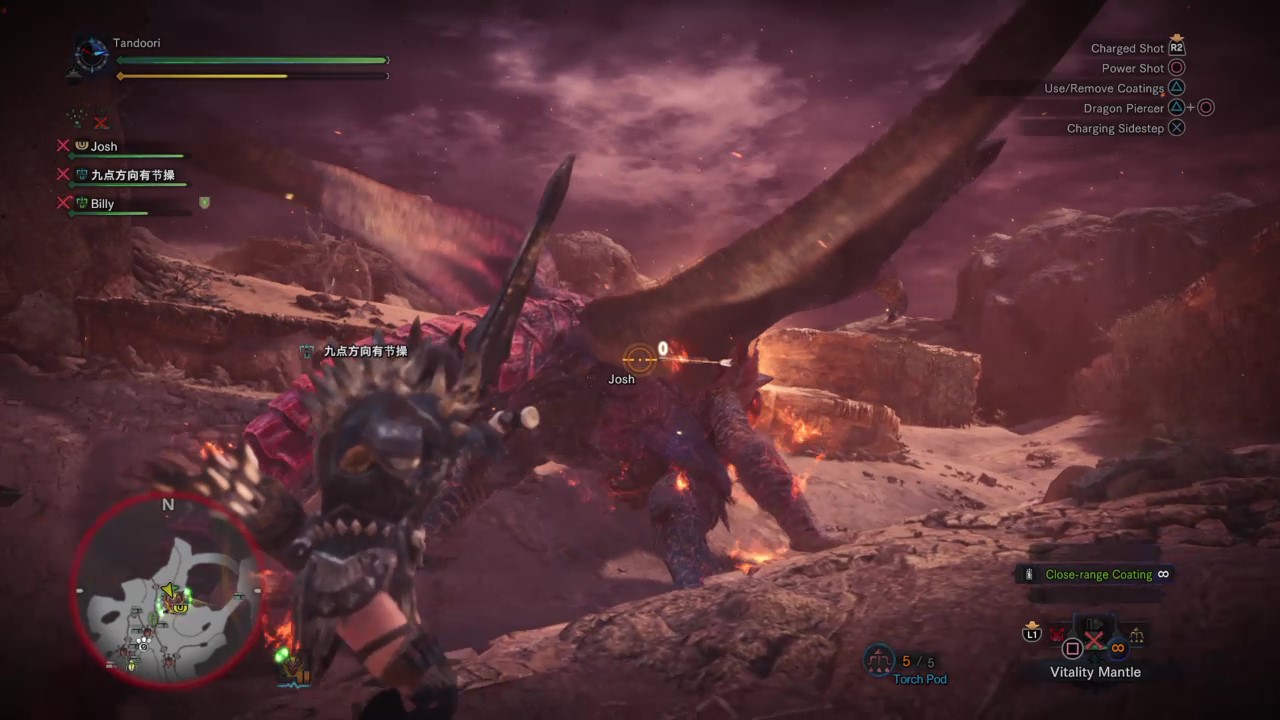The height and width of the screenshot is (720, 1280).
Task: Click the R2 Charged Shot button prompt
Action: click(x=1176, y=47)
